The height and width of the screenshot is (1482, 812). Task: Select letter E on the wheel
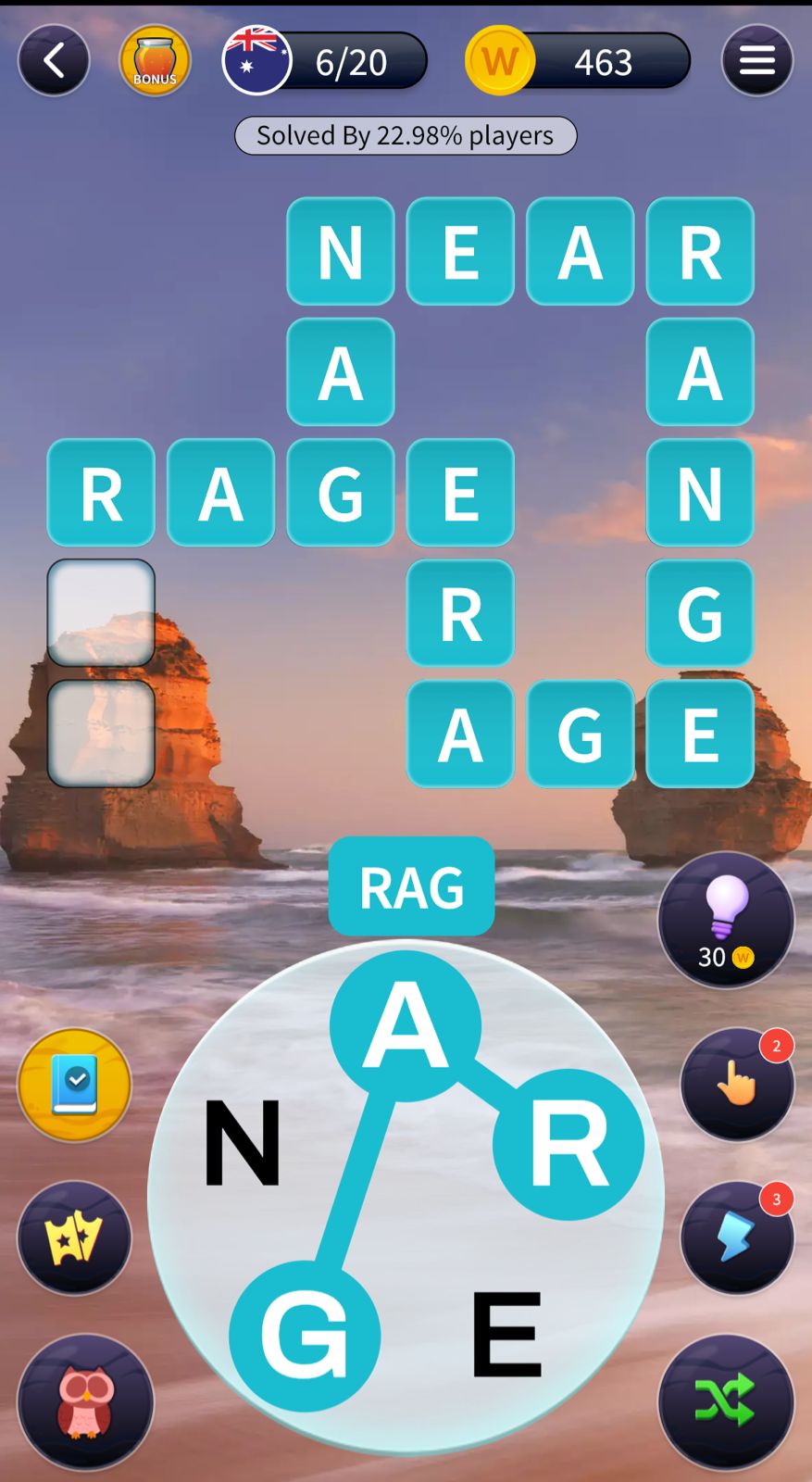[506, 1334]
